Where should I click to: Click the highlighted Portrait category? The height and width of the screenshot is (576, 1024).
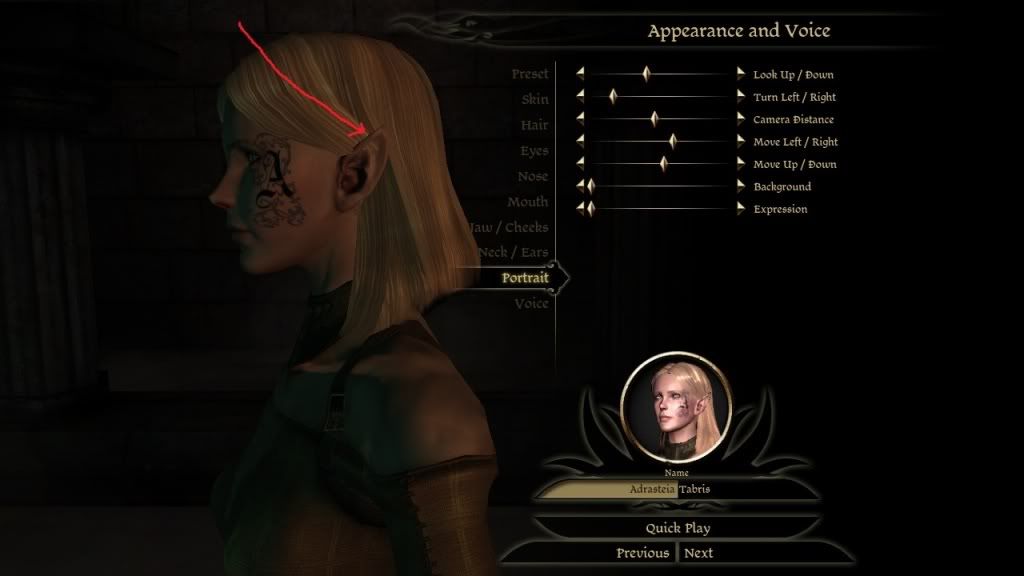pyautogui.click(x=524, y=278)
